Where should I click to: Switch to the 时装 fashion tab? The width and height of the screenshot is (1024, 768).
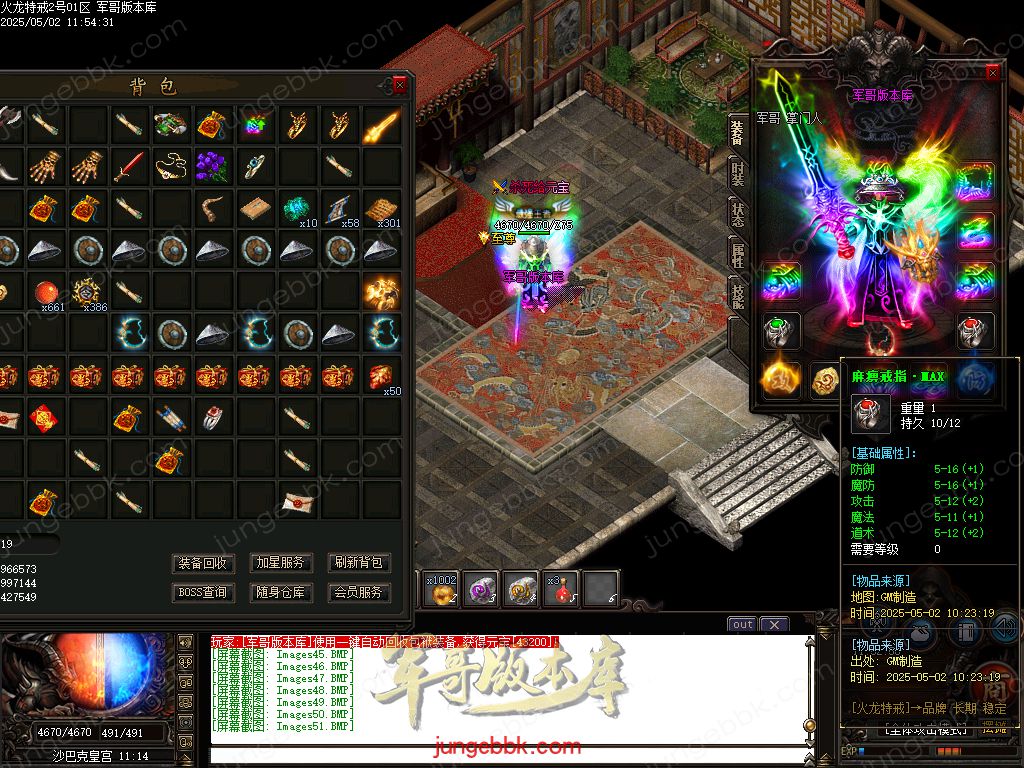737,177
